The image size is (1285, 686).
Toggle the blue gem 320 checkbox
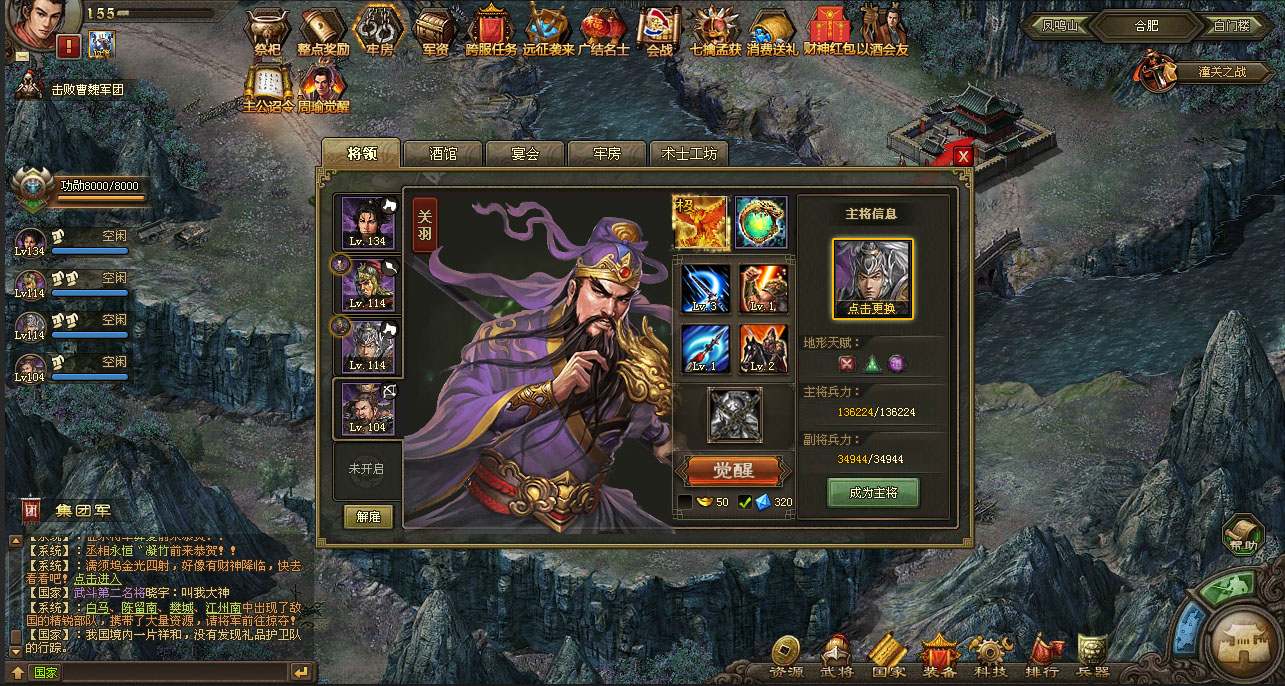745,502
